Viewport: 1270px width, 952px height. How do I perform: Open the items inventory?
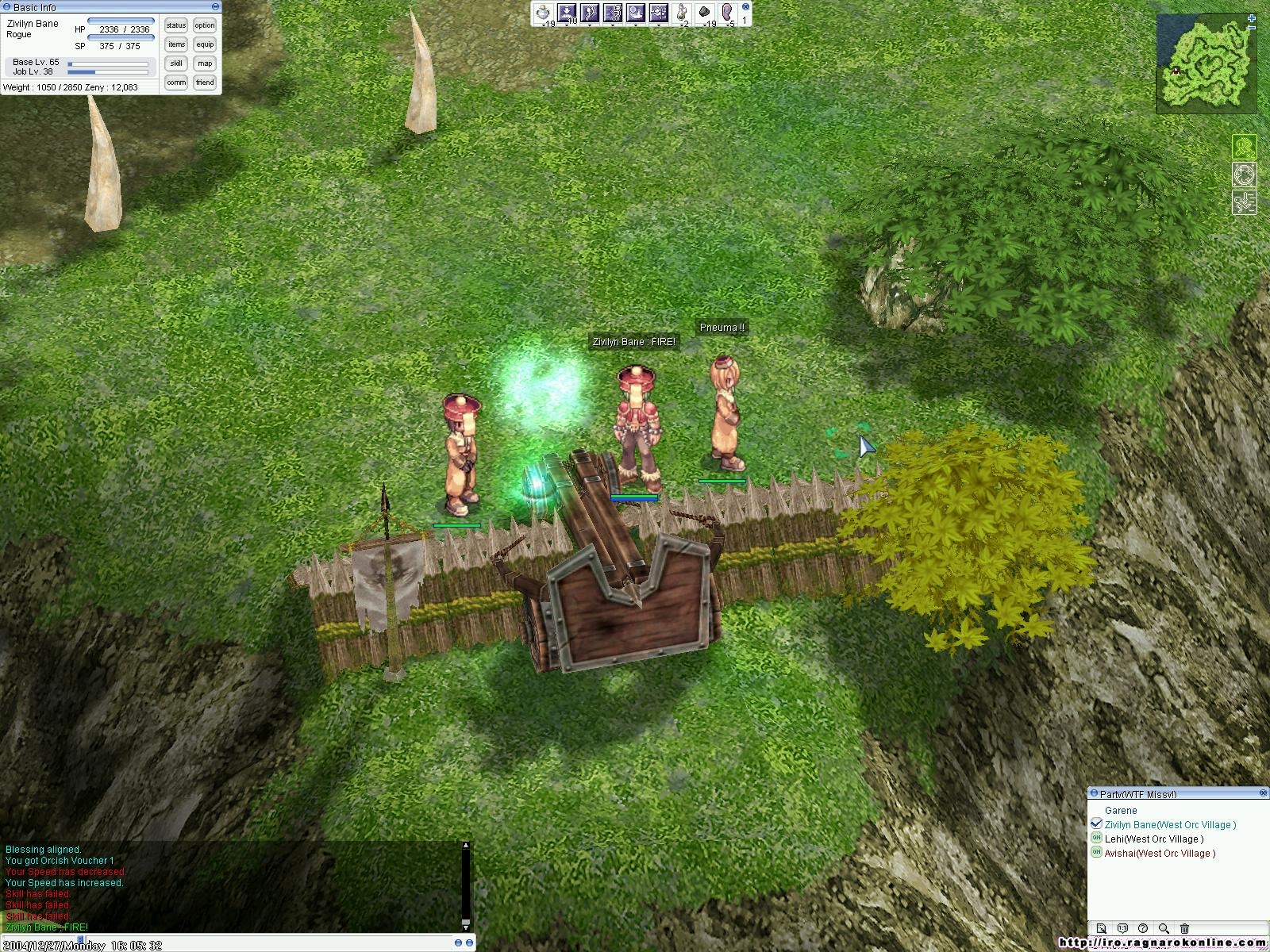(x=176, y=44)
